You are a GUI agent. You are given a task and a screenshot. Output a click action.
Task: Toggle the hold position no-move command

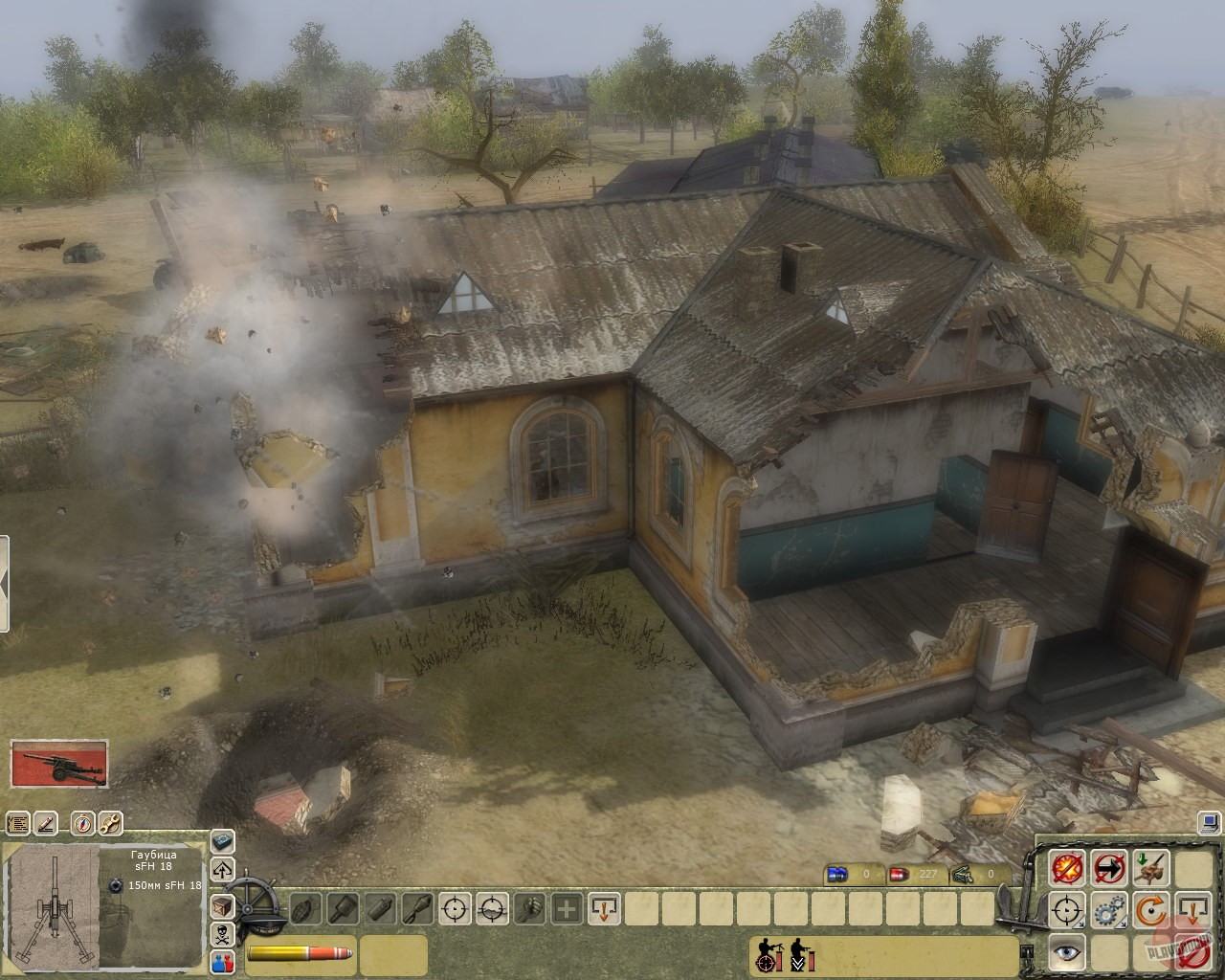tap(1109, 868)
